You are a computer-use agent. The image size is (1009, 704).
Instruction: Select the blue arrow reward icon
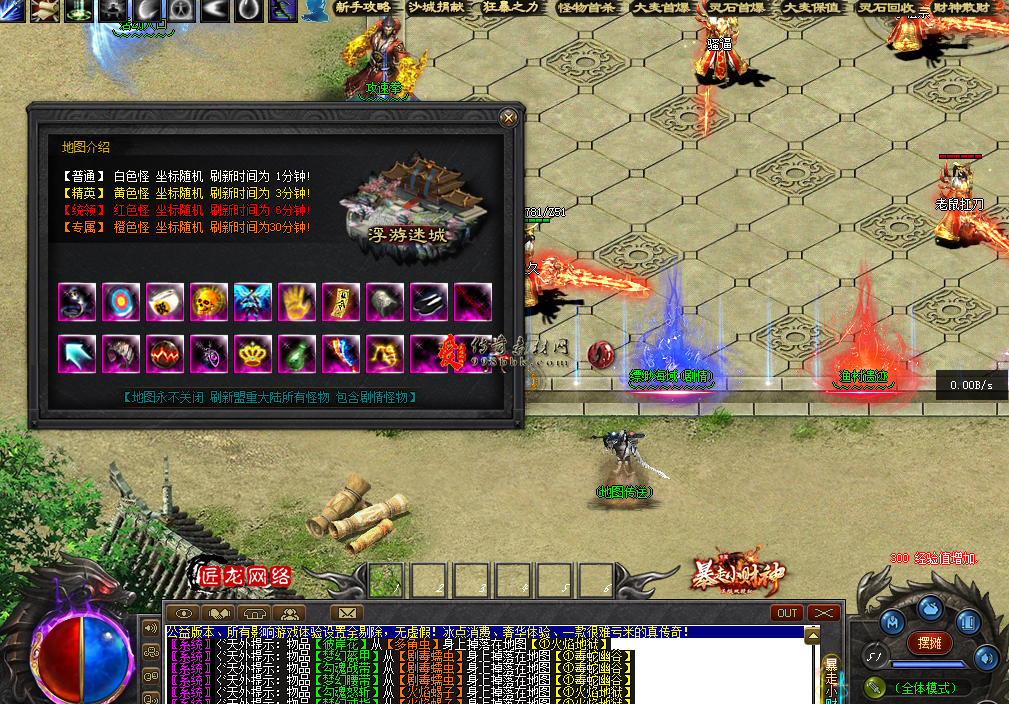[x=76, y=353]
